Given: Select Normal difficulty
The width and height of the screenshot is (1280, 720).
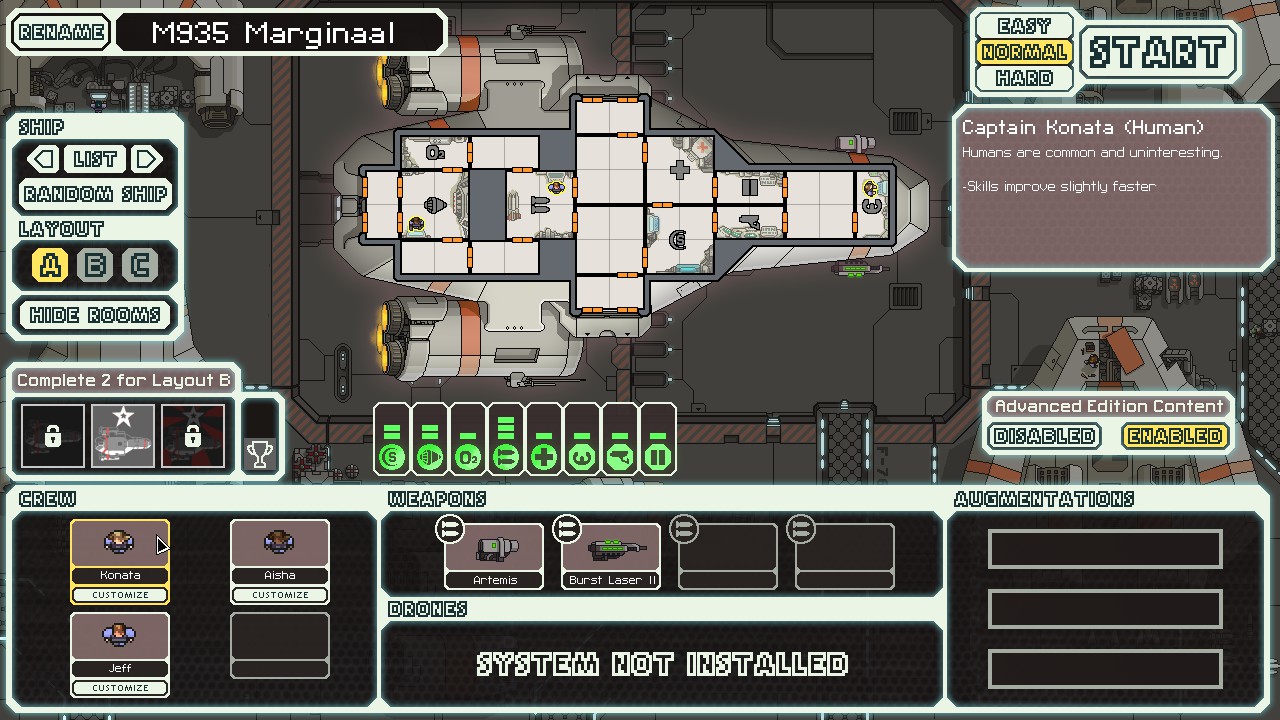Looking at the screenshot, I should pos(1024,52).
